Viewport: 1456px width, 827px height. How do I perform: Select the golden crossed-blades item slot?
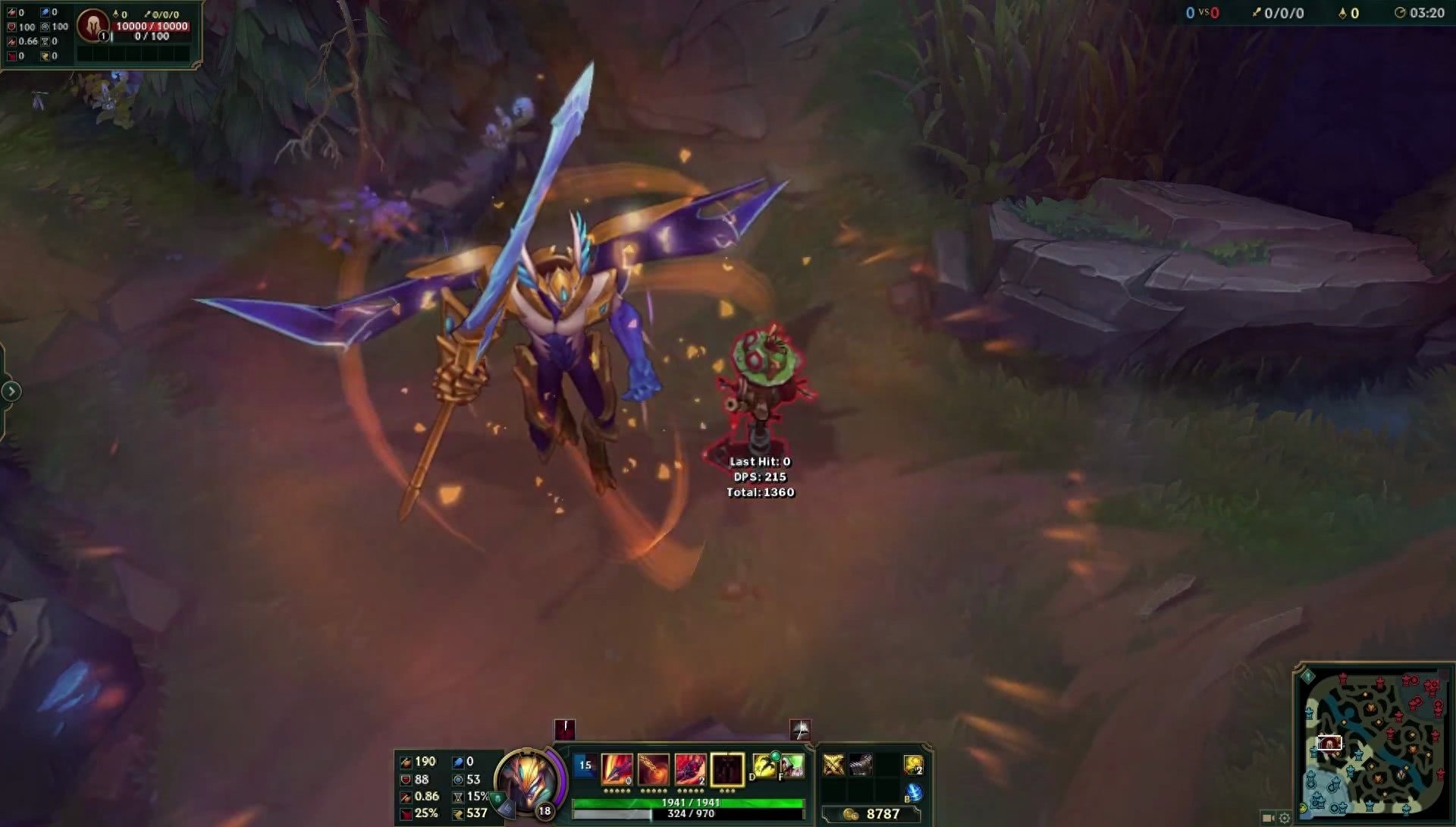pos(833,765)
